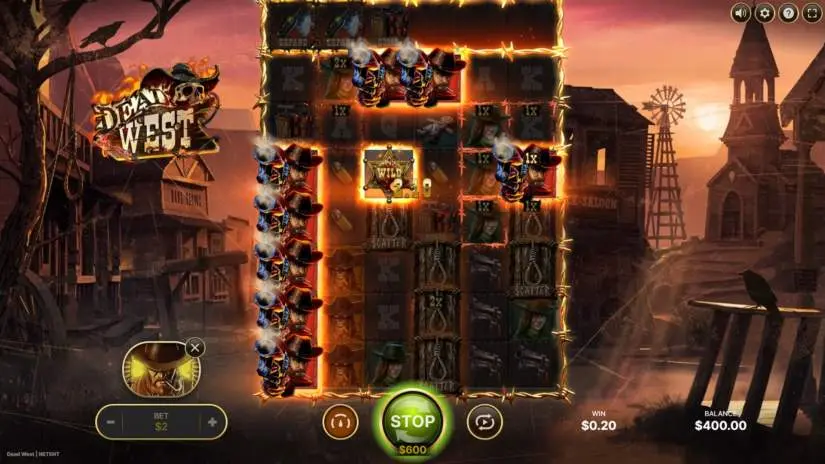
Task: Switch to fullscreen mode
Action: click(x=811, y=13)
